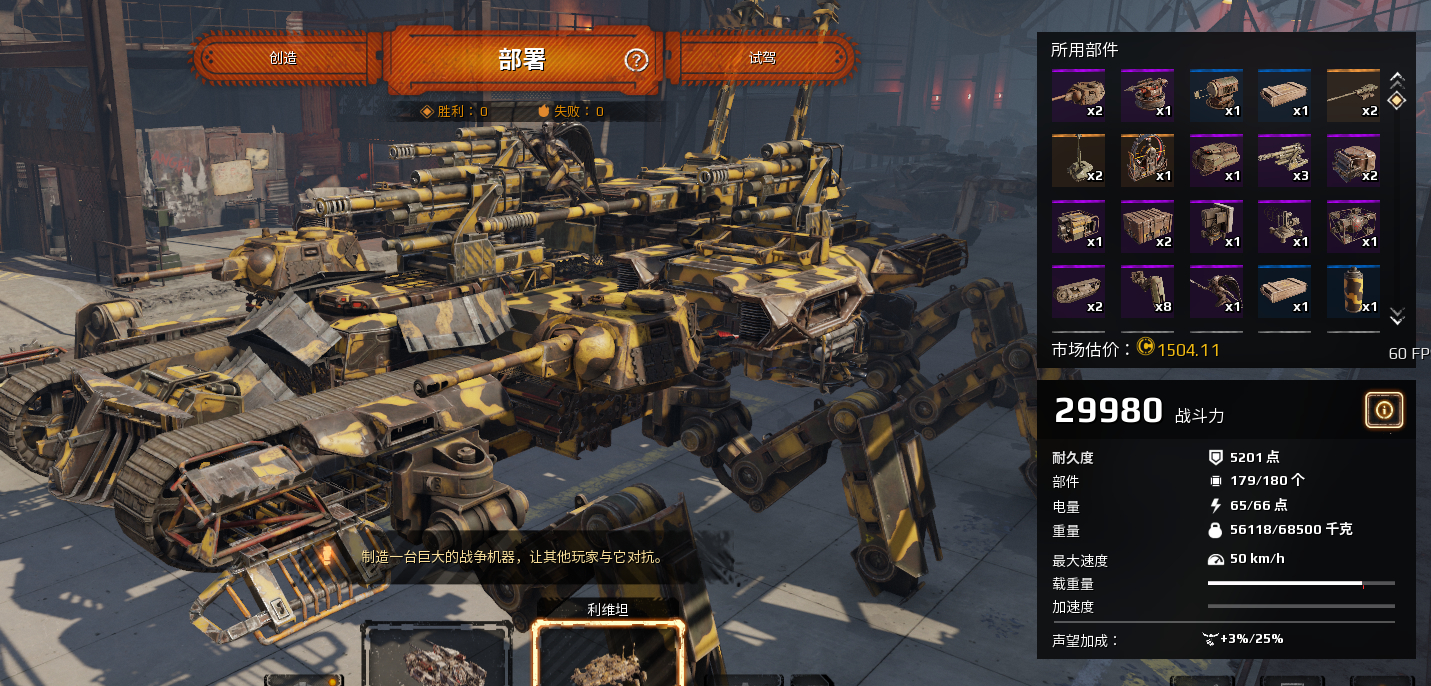Screen dimensions: 1431x686
Task: Select the 部署 (Deploy) tab
Action: coord(521,59)
